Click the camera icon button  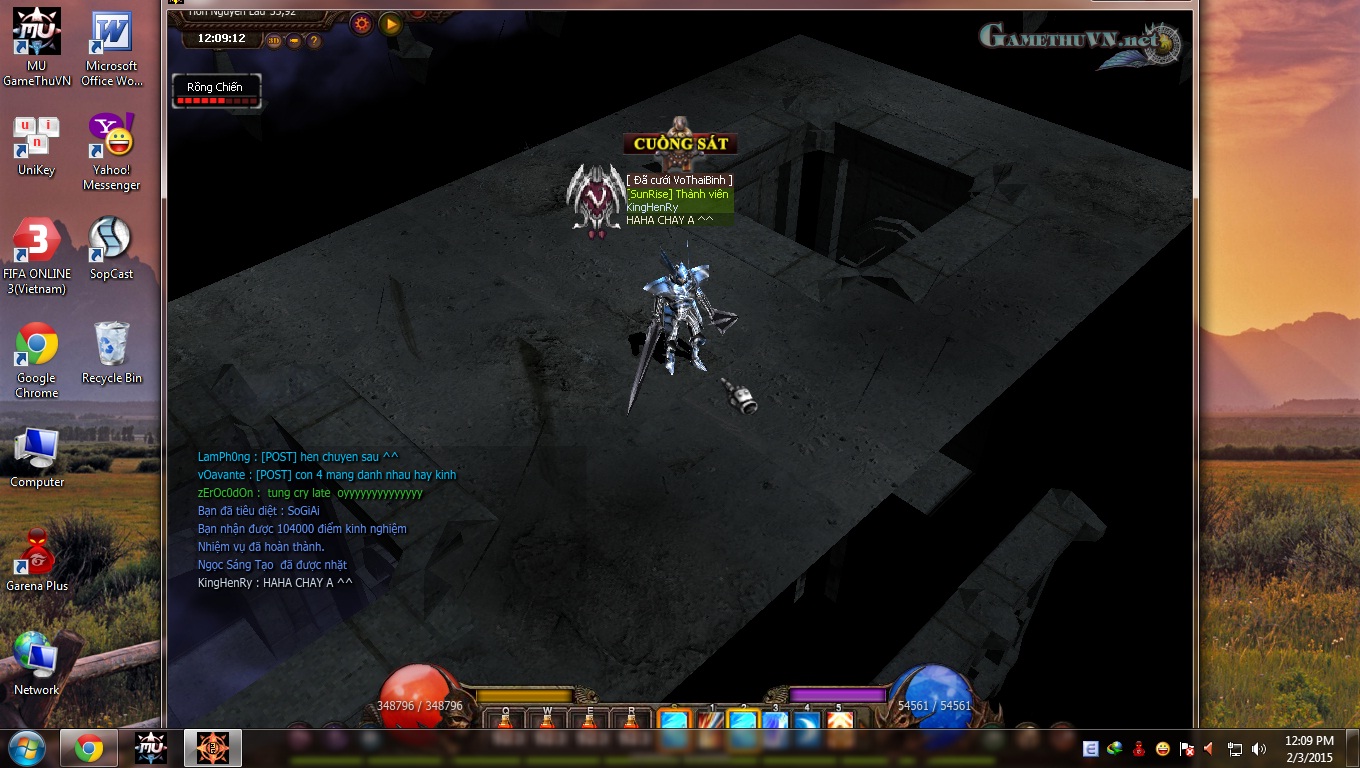tap(294, 41)
